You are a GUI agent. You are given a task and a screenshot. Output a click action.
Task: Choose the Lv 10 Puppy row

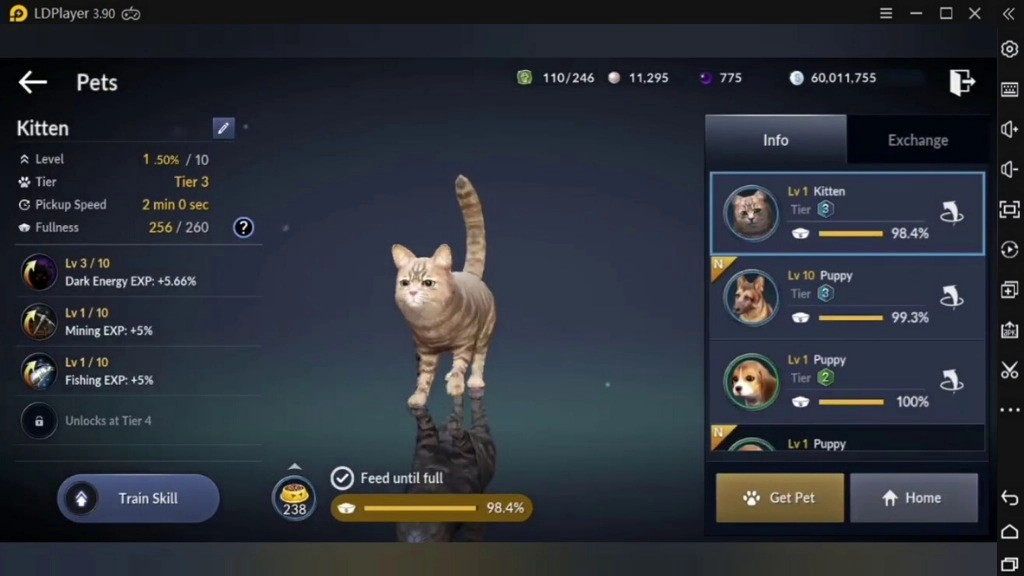(x=846, y=297)
